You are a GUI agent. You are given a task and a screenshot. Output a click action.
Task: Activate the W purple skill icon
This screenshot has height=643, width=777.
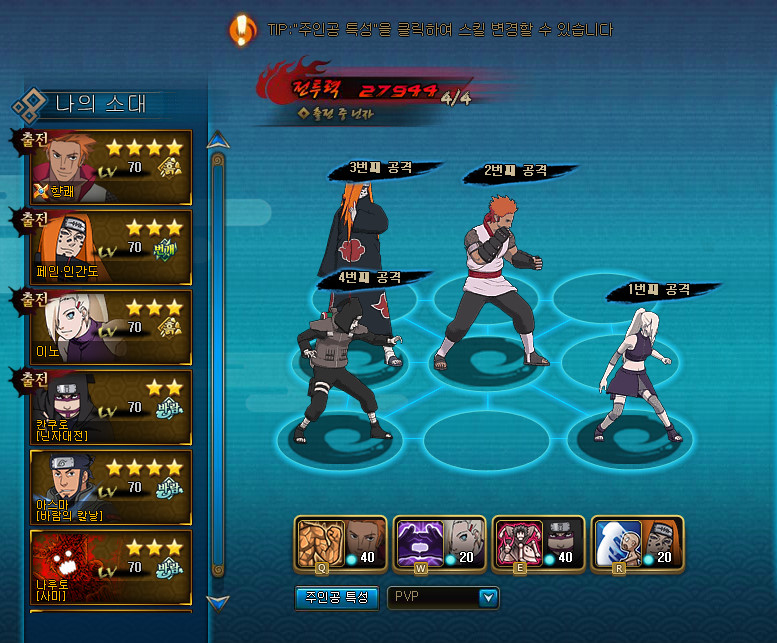click(x=417, y=543)
